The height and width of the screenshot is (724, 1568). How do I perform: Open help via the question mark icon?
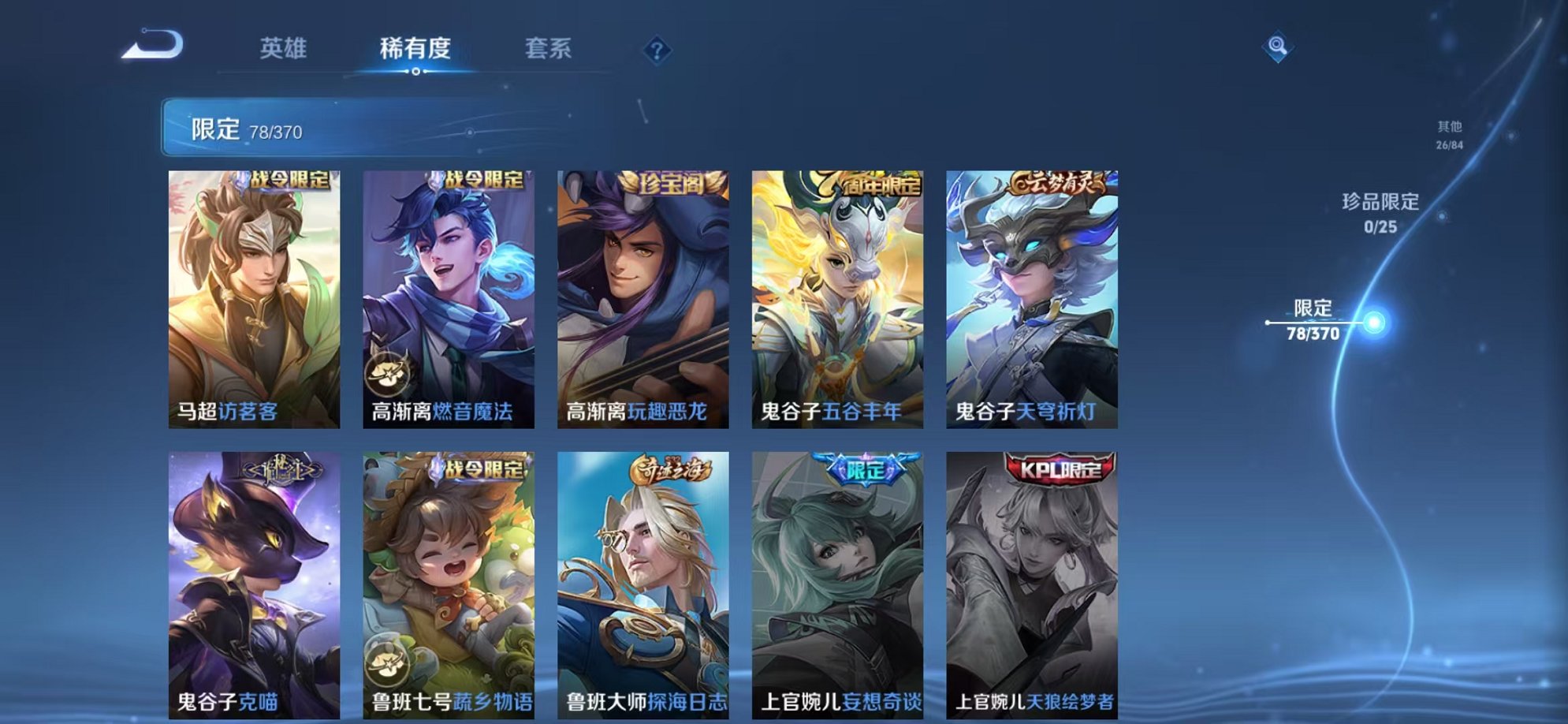[657, 50]
